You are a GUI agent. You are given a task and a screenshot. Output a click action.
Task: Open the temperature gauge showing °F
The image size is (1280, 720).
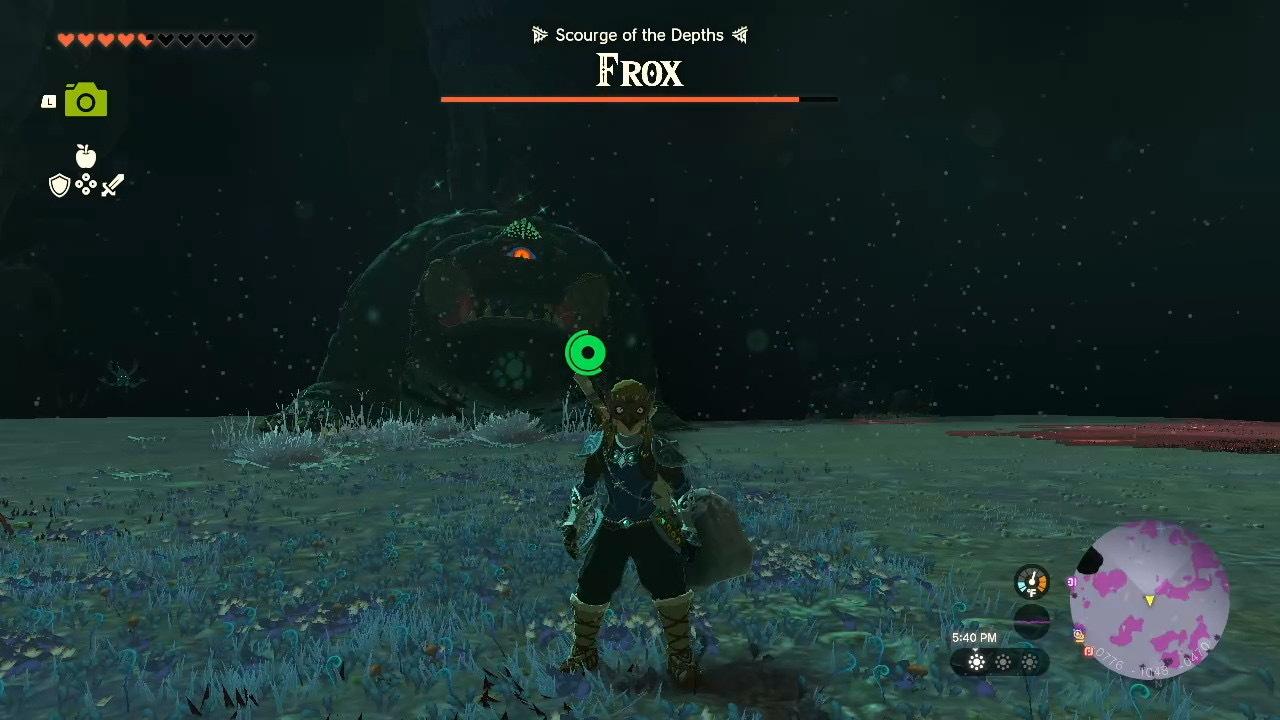[1031, 580]
